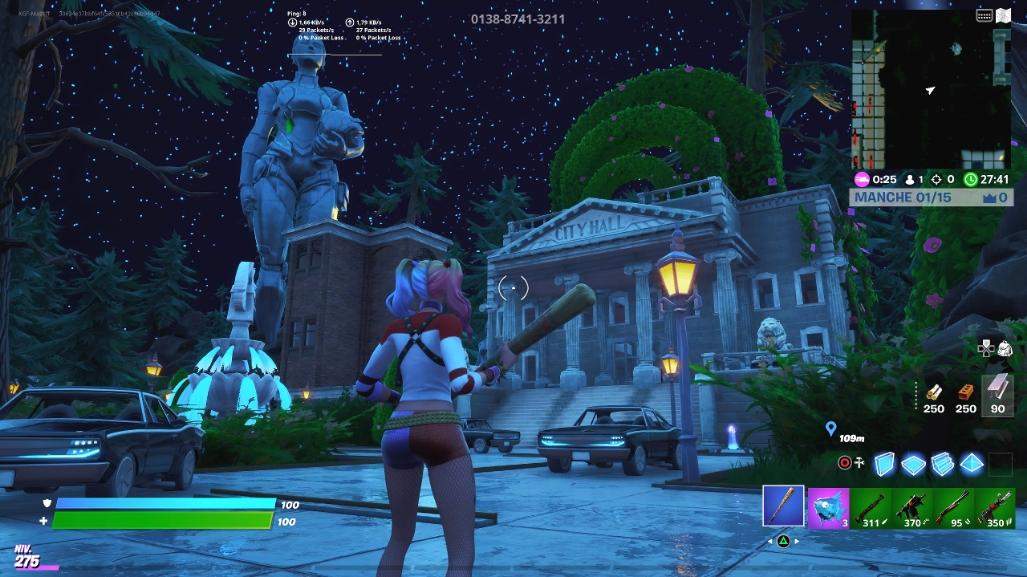Pick the stairs building piece

pyautogui.click(x=943, y=463)
